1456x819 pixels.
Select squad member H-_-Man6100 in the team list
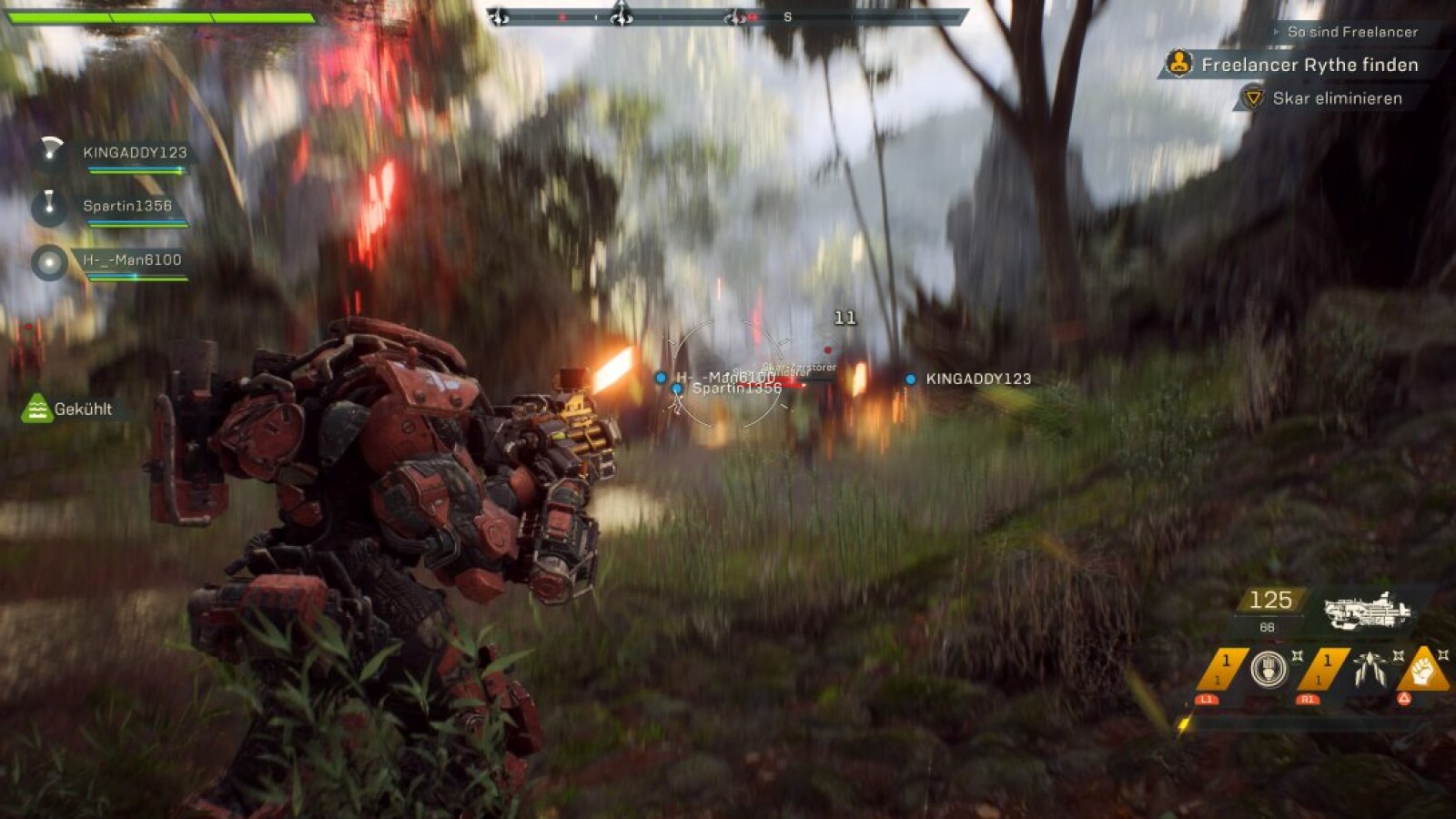(132, 260)
